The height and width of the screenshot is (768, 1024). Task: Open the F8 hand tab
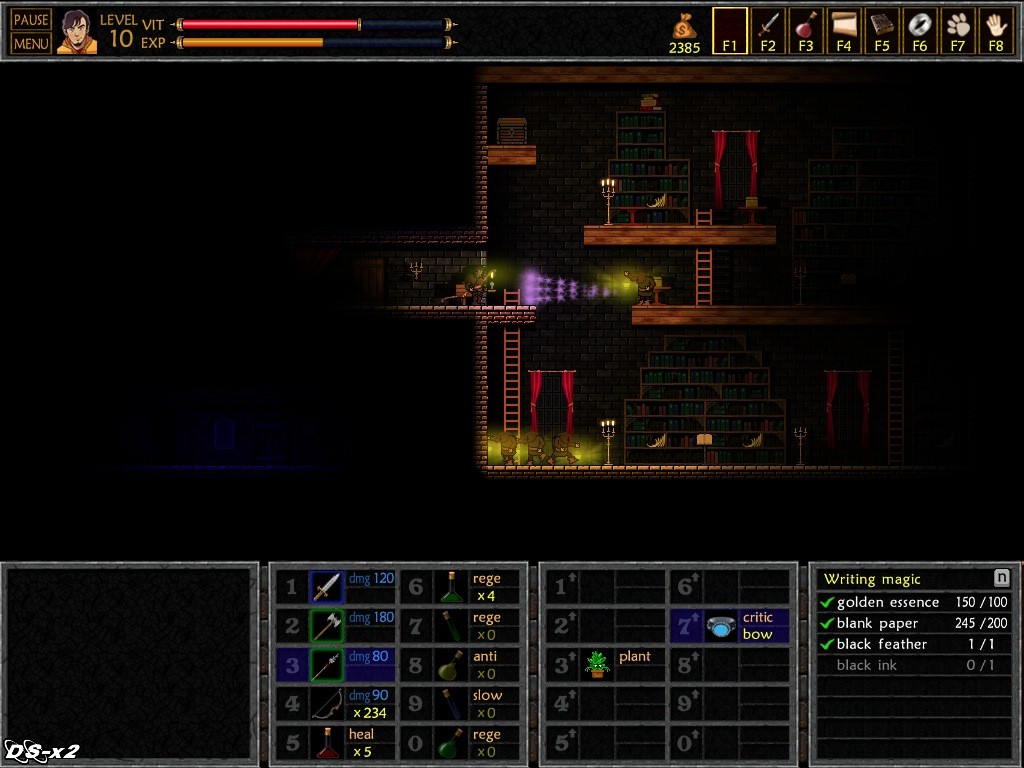996,31
